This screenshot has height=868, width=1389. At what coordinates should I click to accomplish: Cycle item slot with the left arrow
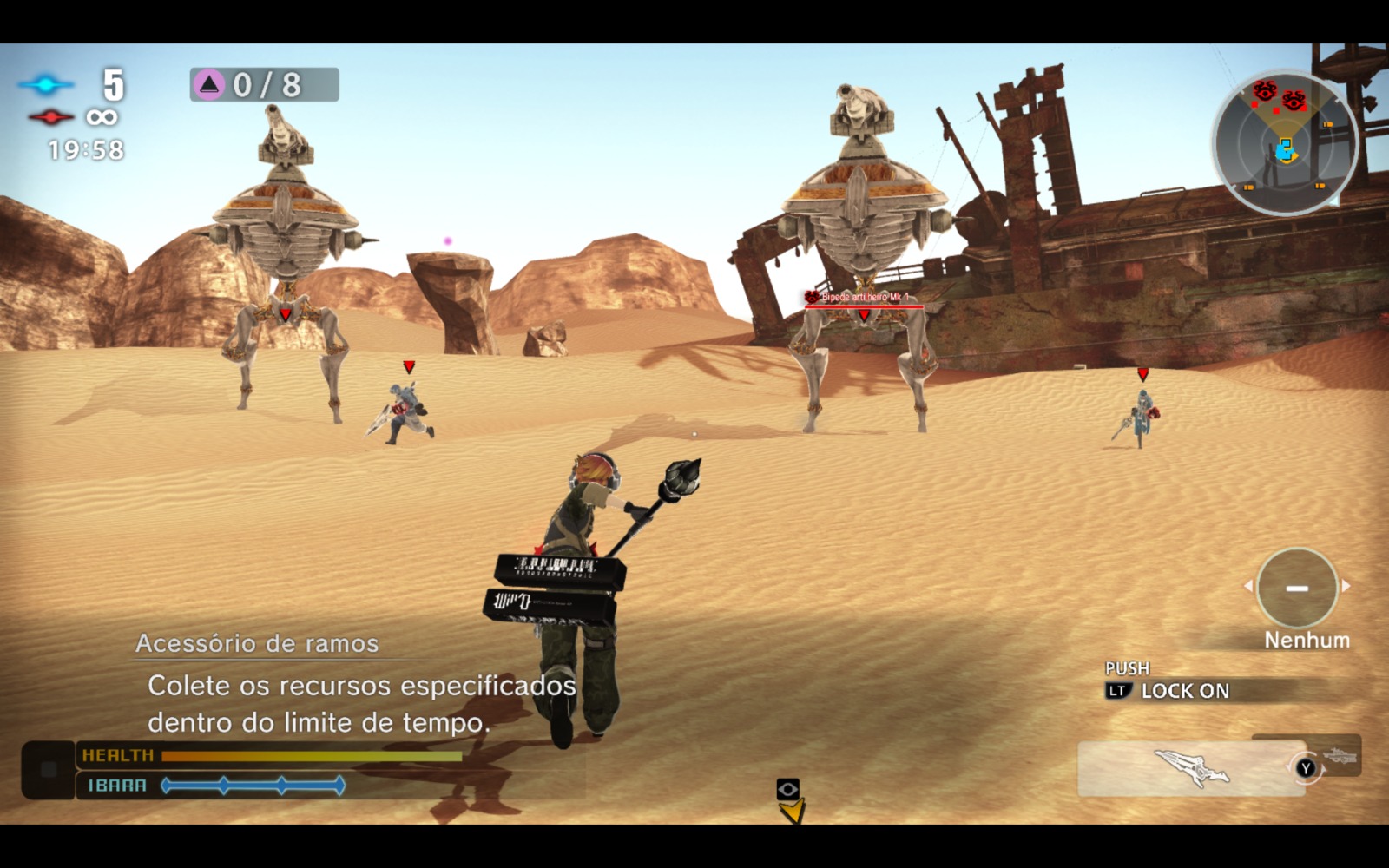coord(1248,586)
